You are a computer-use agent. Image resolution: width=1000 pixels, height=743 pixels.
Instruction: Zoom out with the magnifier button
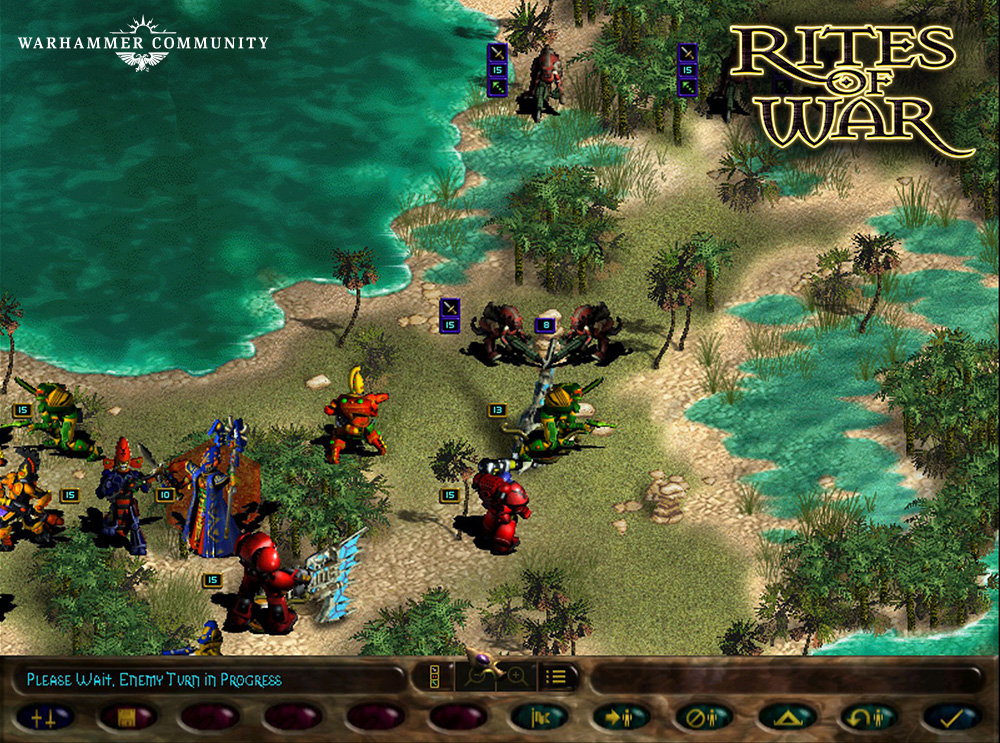click(477, 676)
